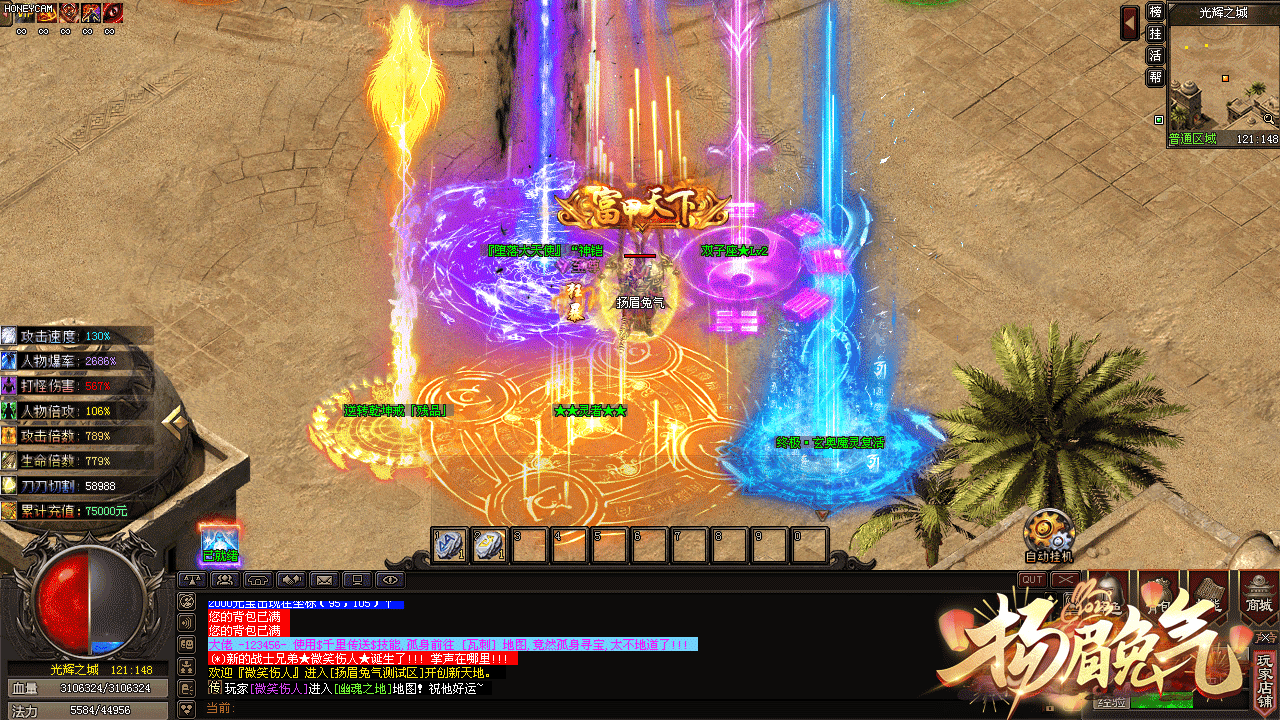1280x720 pixels.
Task: Open the 榜 ranking button
Action: pos(1155,12)
